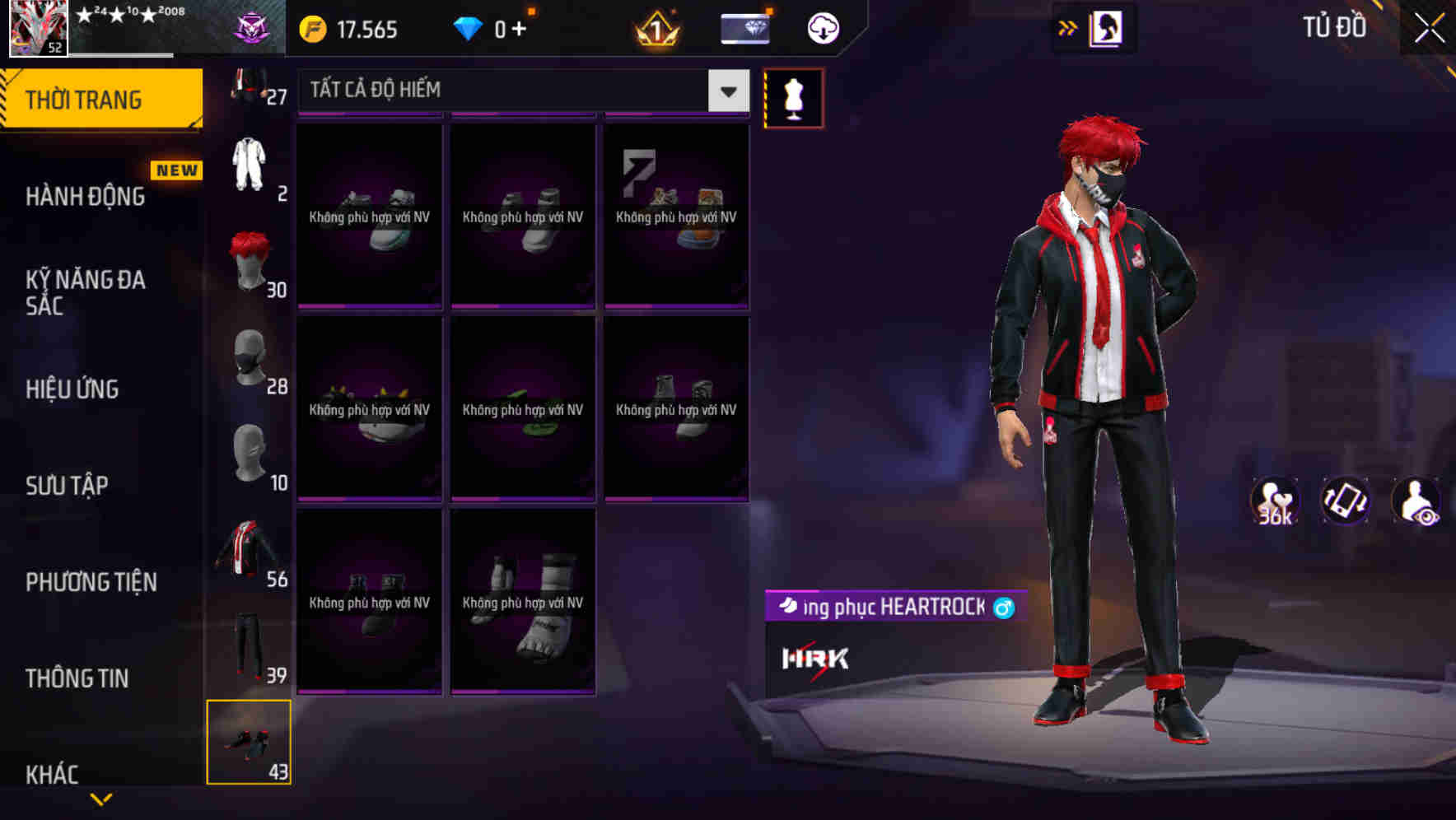This screenshot has width=1456, height=820.
Task: Click the mannequin preset icon beside the item grid
Action: pos(793,97)
